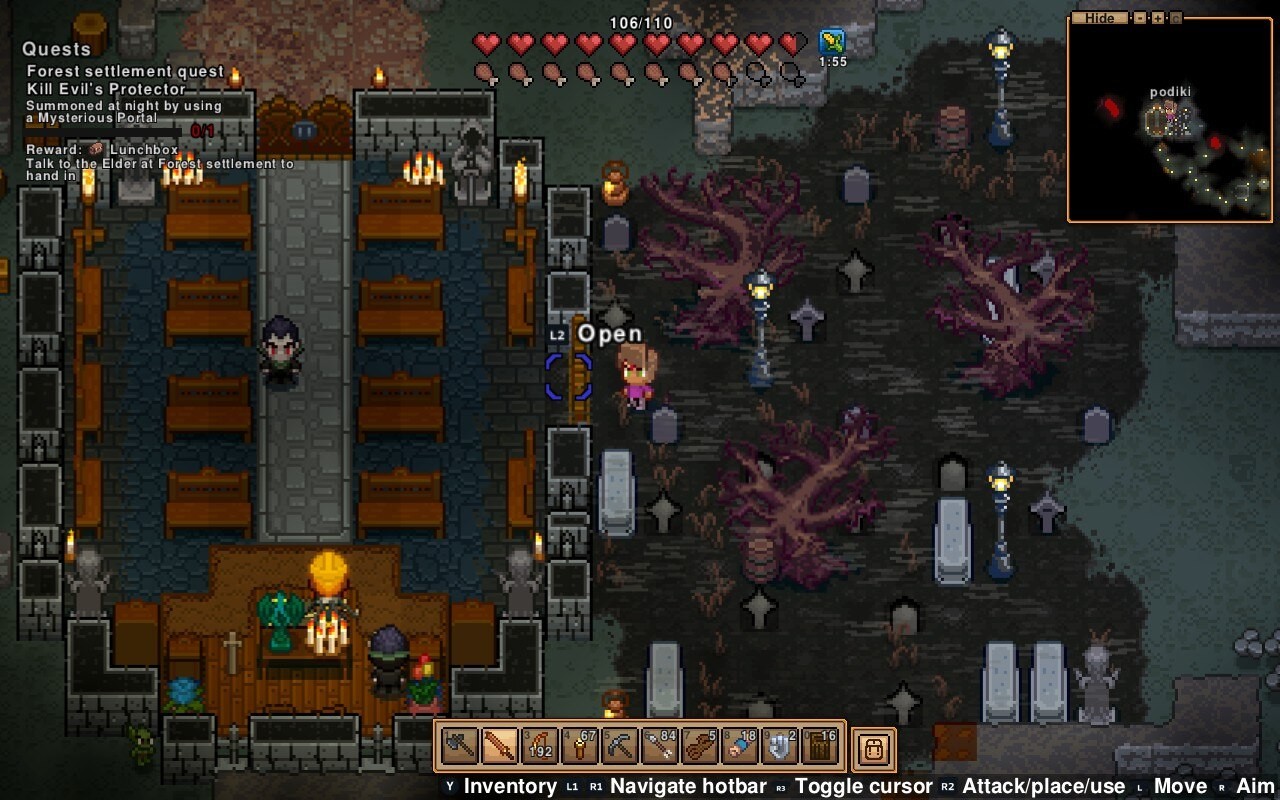Select the rope item with count 5
This screenshot has width=1280, height=800.
coord(699,746)
